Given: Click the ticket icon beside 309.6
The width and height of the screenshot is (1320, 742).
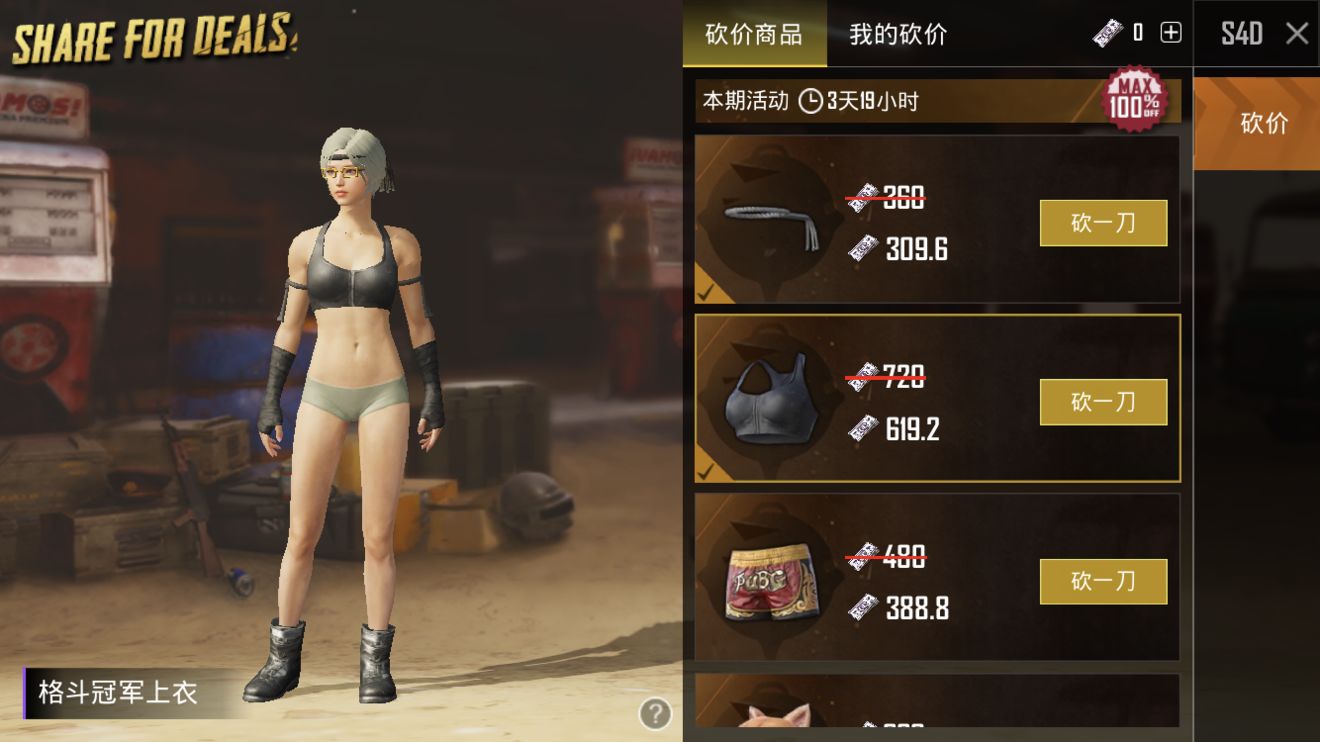Looking at the screenshot, I should 865,248.
